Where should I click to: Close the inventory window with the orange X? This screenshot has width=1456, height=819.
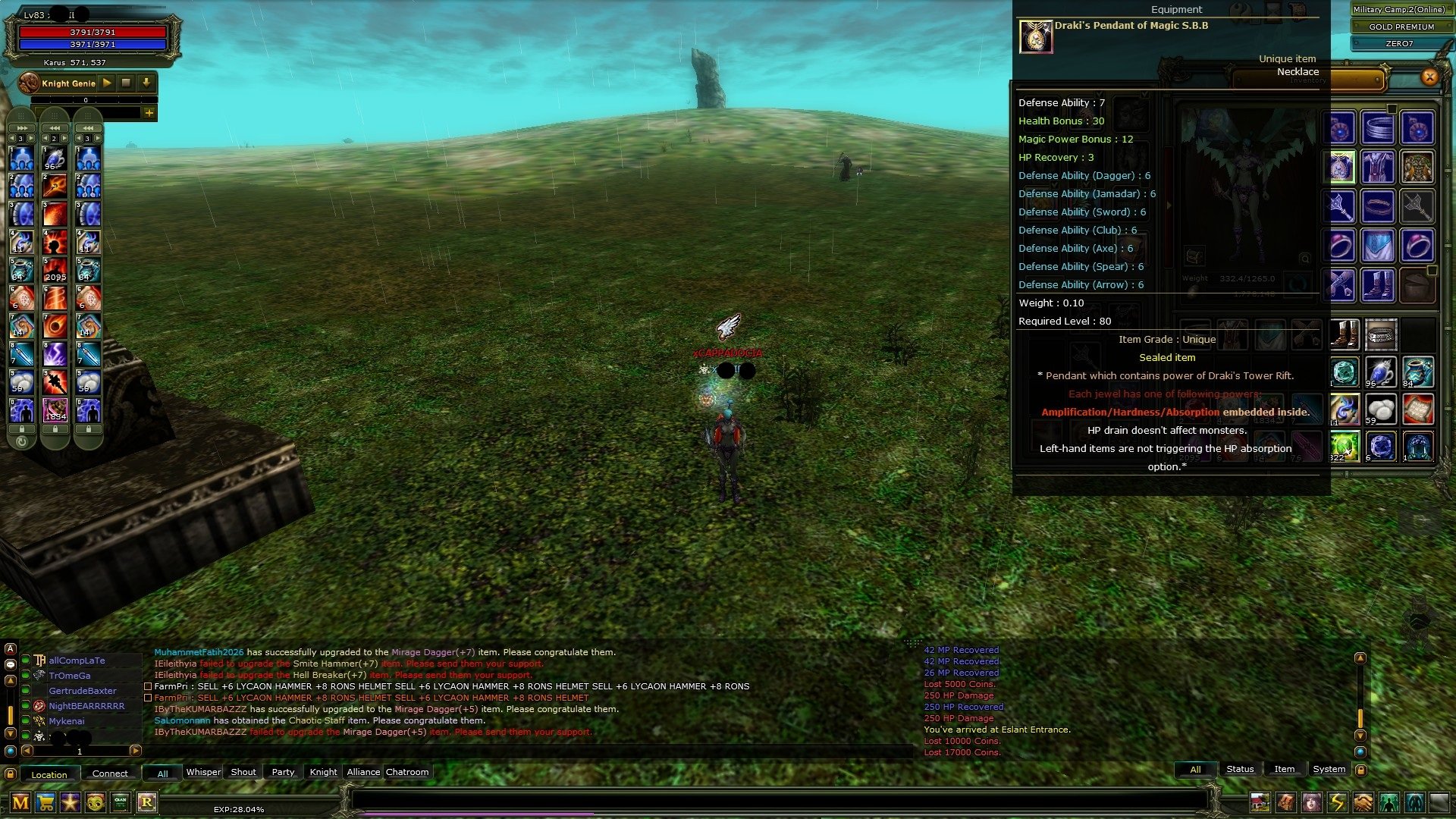[x=1429, y=77]
